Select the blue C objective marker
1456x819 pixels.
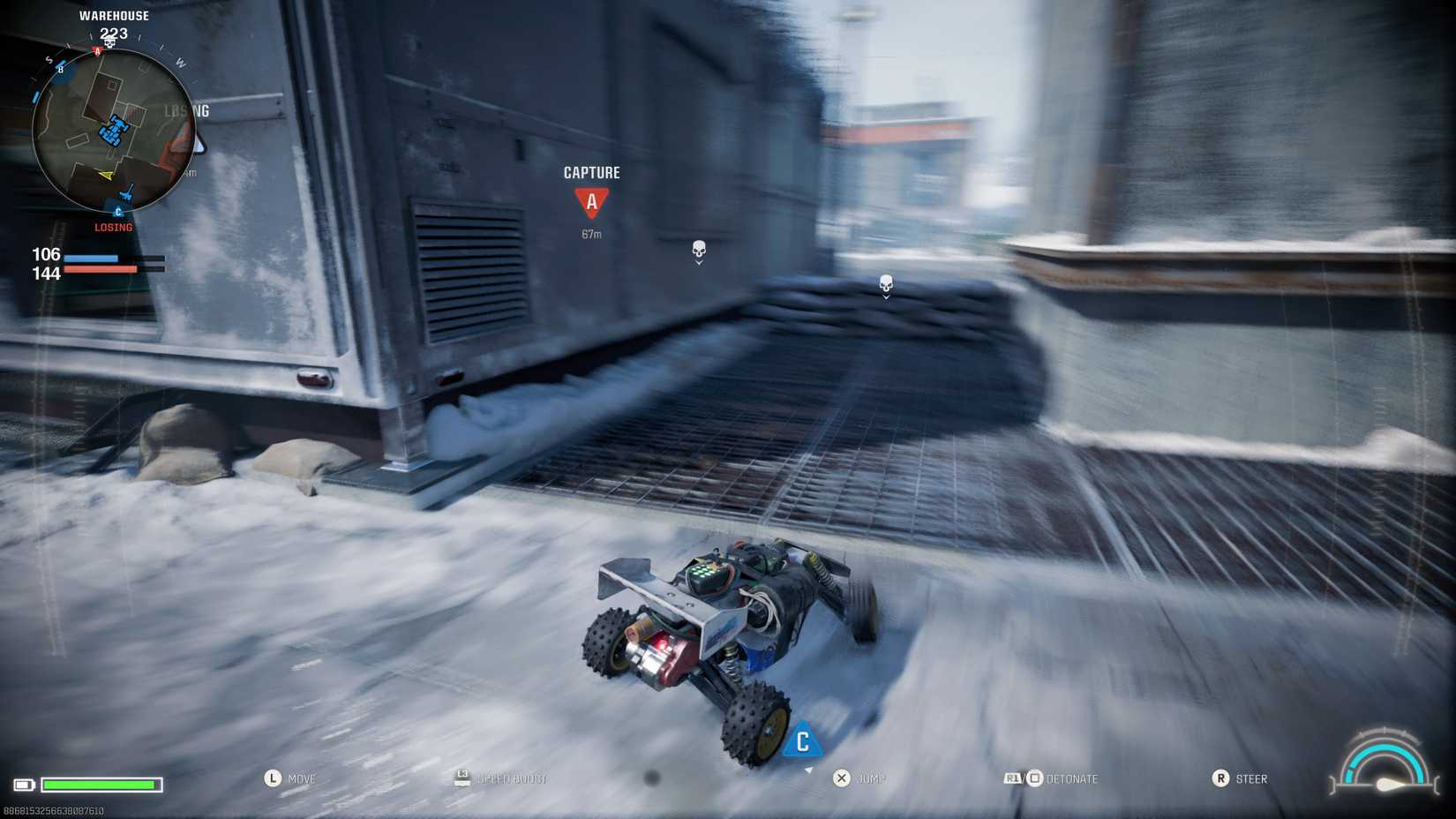coord(801,741)
